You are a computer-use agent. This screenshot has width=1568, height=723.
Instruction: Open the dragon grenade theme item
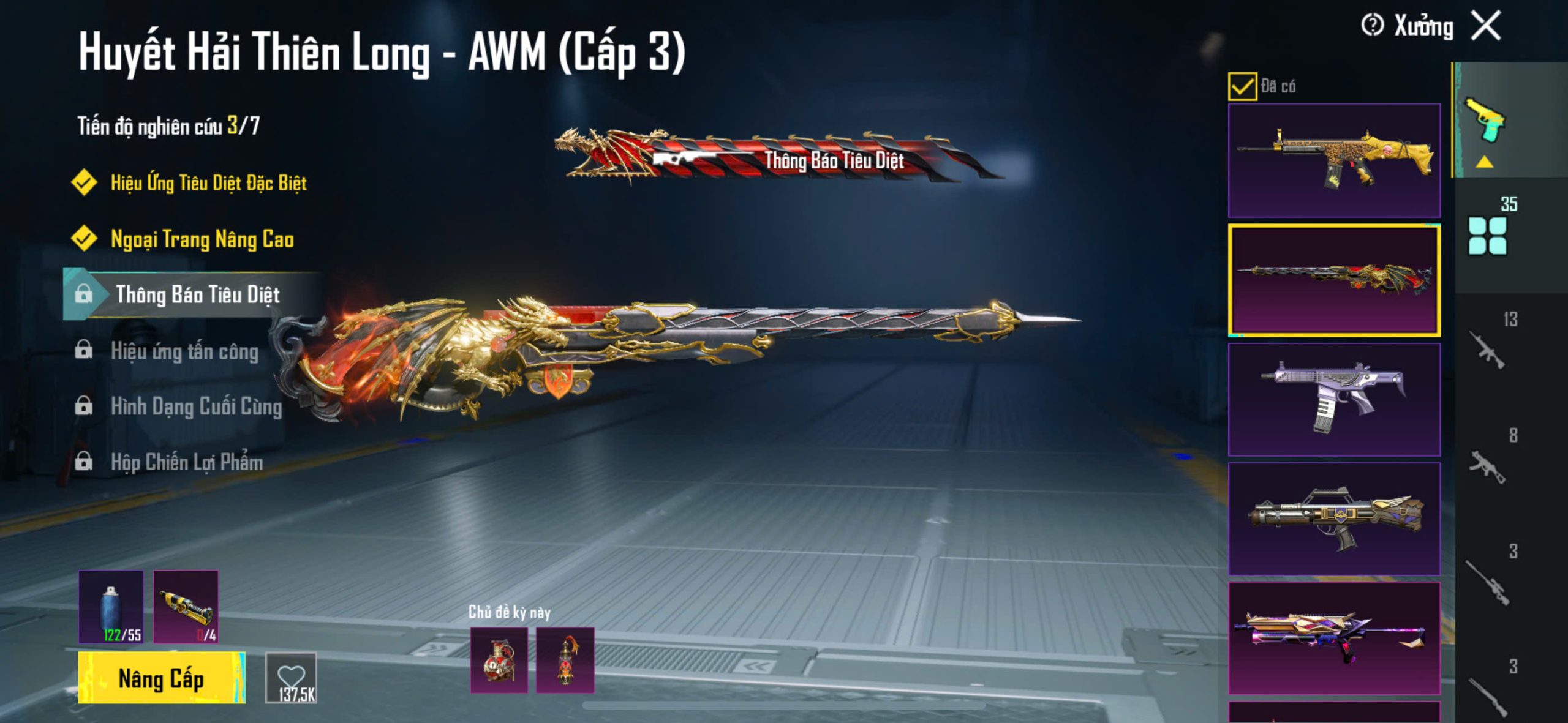pyautogui.click(x=499, y=661)
